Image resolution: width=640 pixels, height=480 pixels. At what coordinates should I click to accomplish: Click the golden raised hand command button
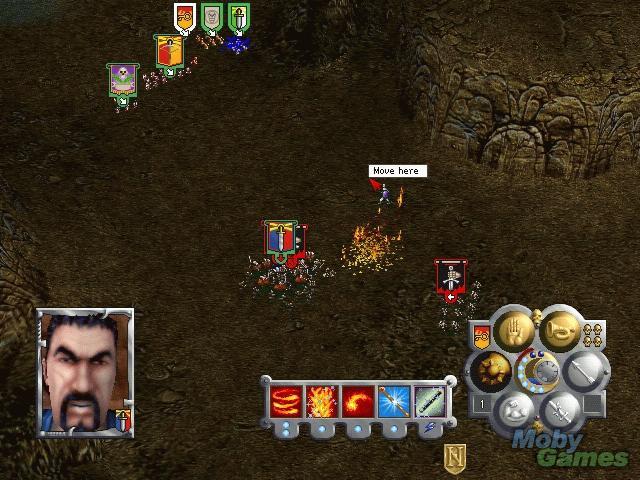pos(513,333)
